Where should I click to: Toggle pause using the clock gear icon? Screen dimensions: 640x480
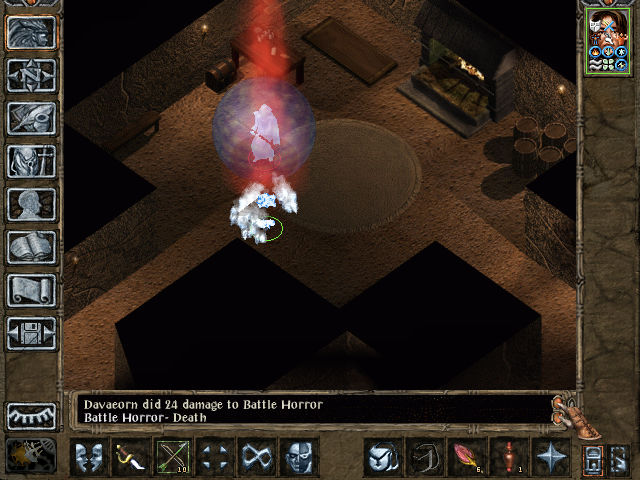[31, 456]
